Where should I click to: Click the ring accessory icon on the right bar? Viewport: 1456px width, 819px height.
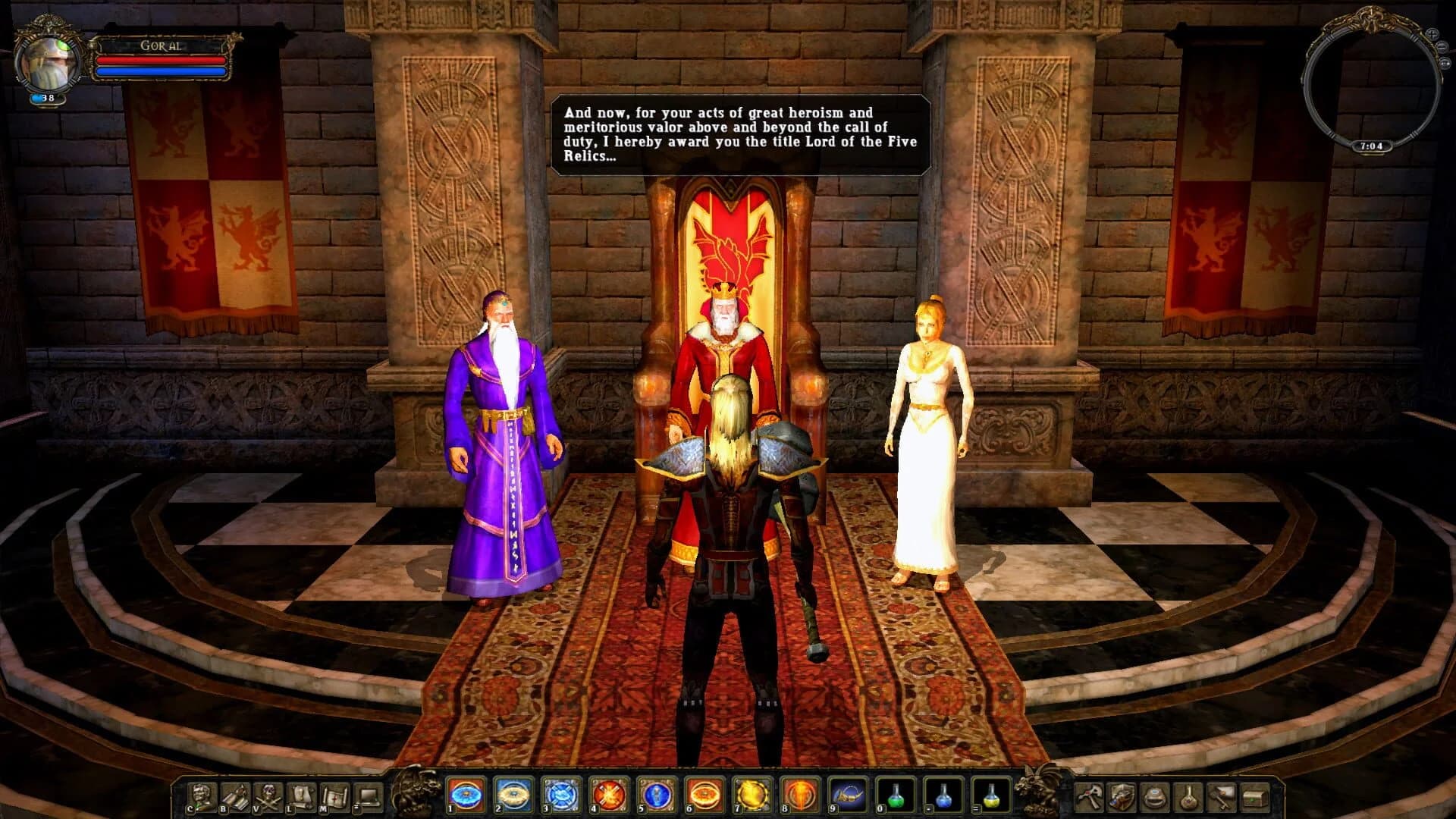1154,799
